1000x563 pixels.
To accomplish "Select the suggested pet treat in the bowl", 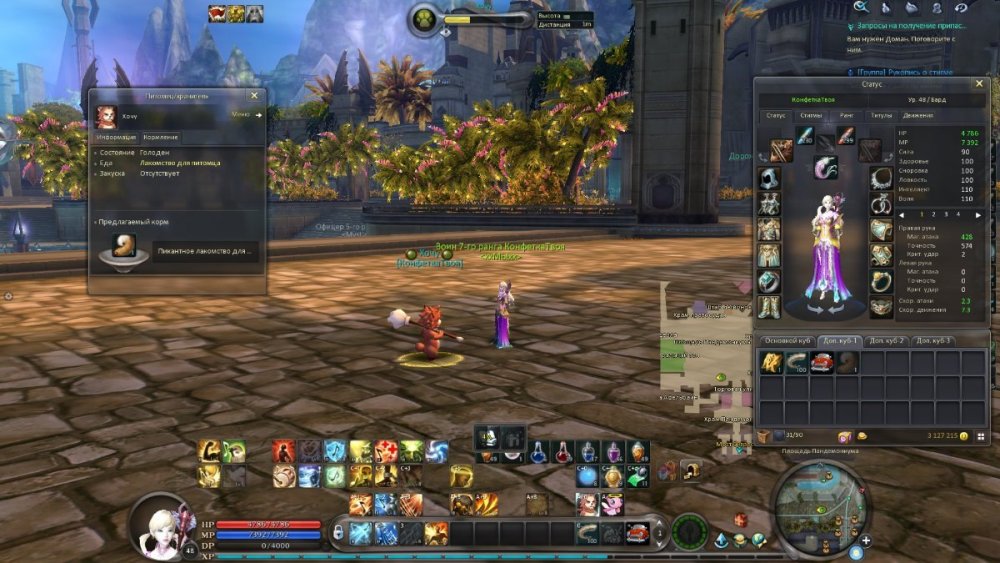I will pos(124,249).
